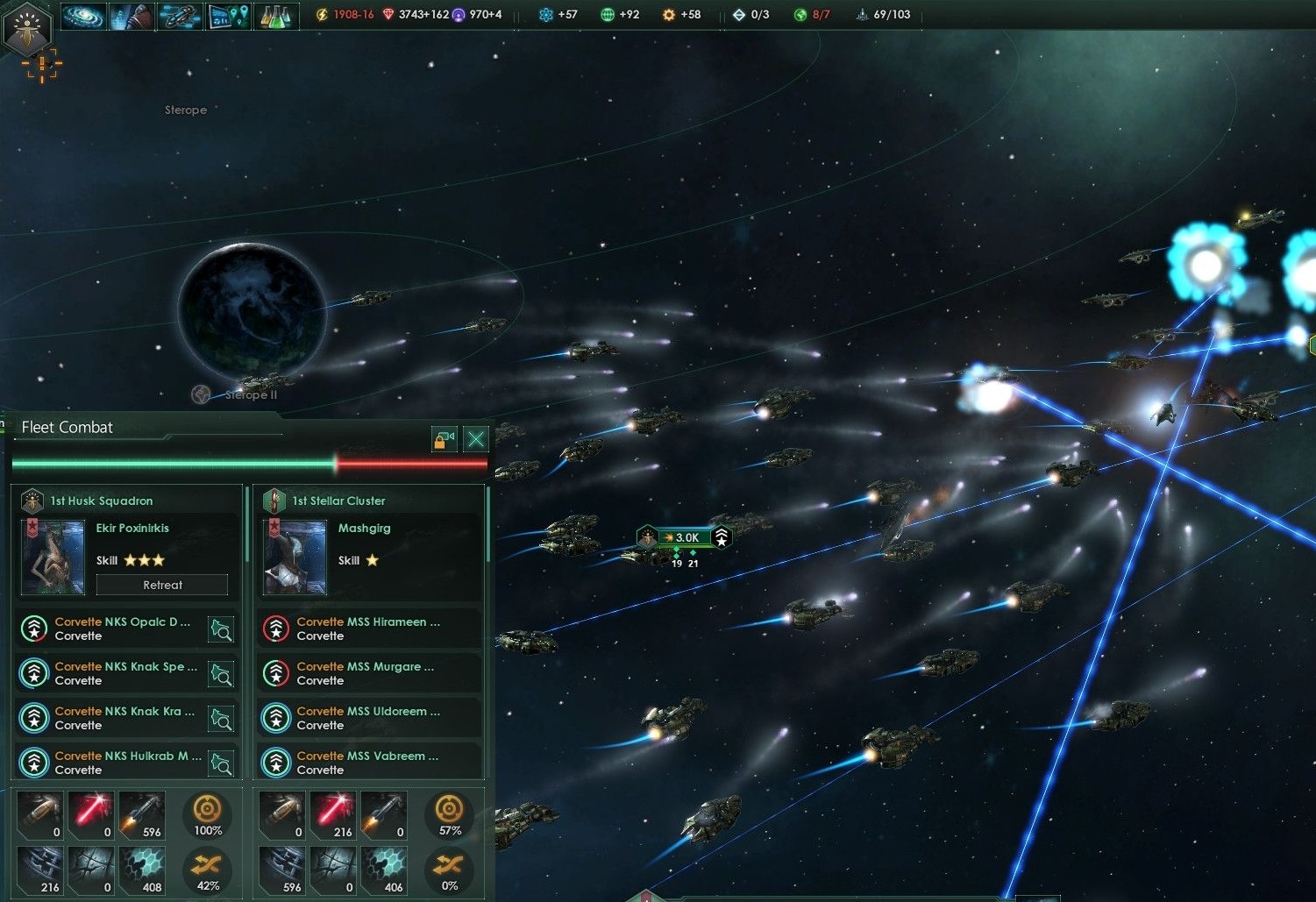1316x902 pixels.
Task: Select enemy Corvette MSS Hirameen row
Action: click(368, 629)
